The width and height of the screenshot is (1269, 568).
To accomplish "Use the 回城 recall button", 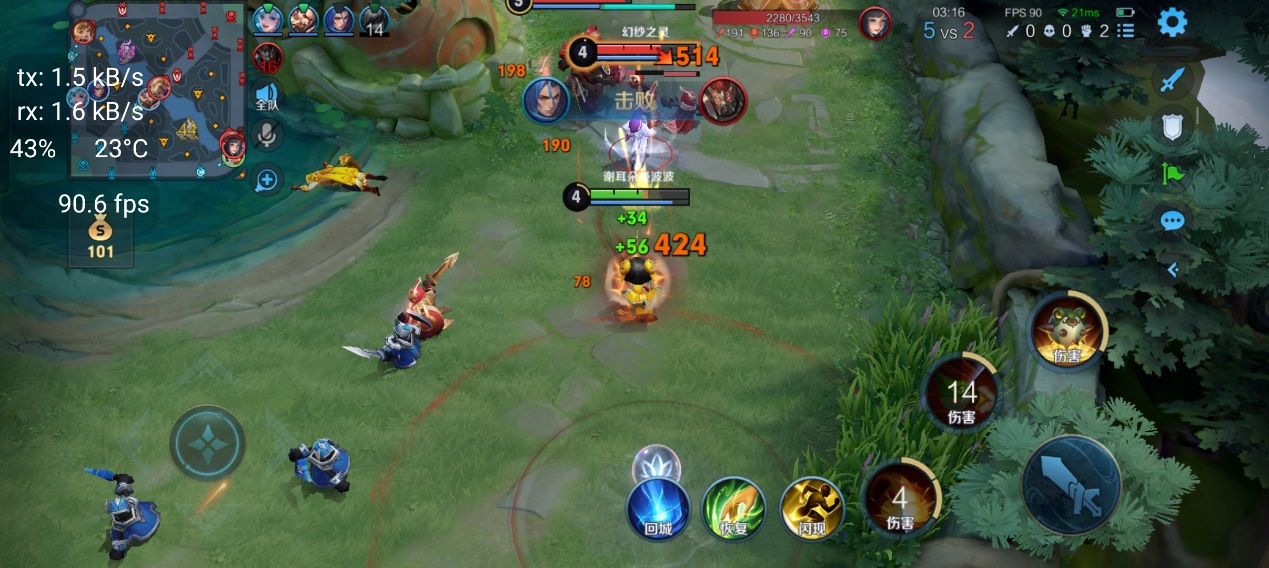I will point(658,509).
